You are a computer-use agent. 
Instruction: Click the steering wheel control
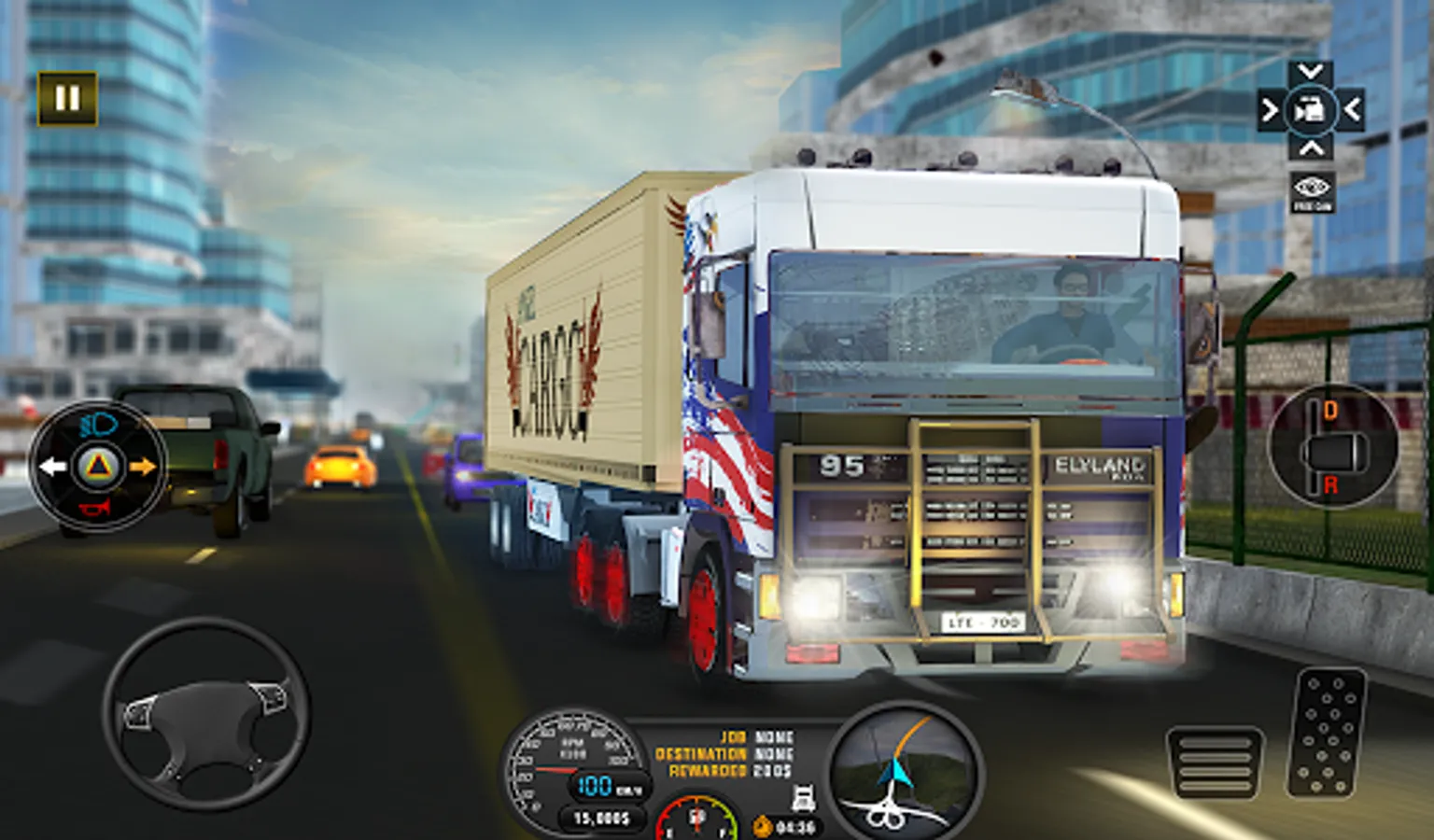click(x=205, y=715)
